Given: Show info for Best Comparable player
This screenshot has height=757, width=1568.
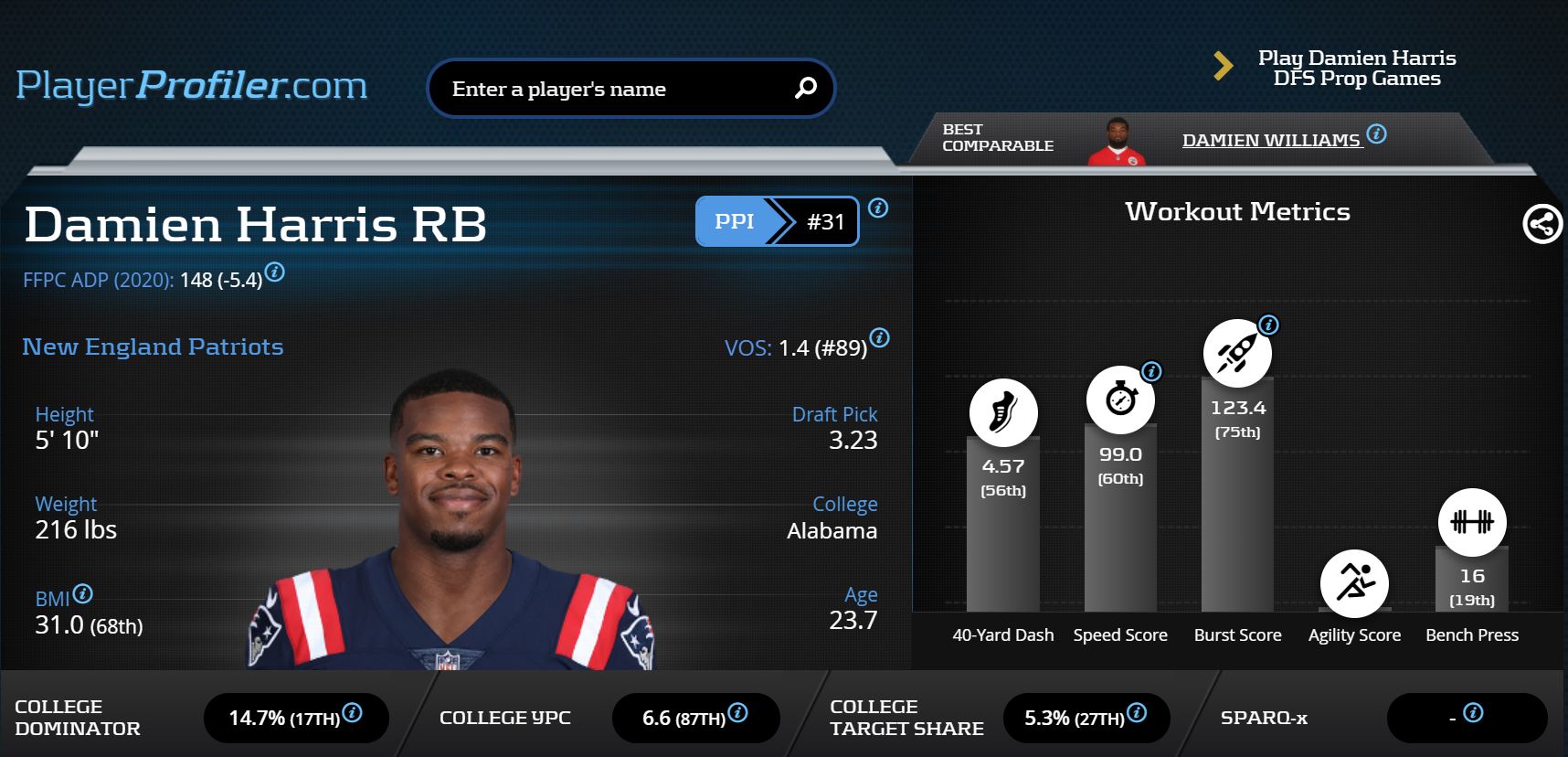Looking at the screenshot, I should point(1376,134).
